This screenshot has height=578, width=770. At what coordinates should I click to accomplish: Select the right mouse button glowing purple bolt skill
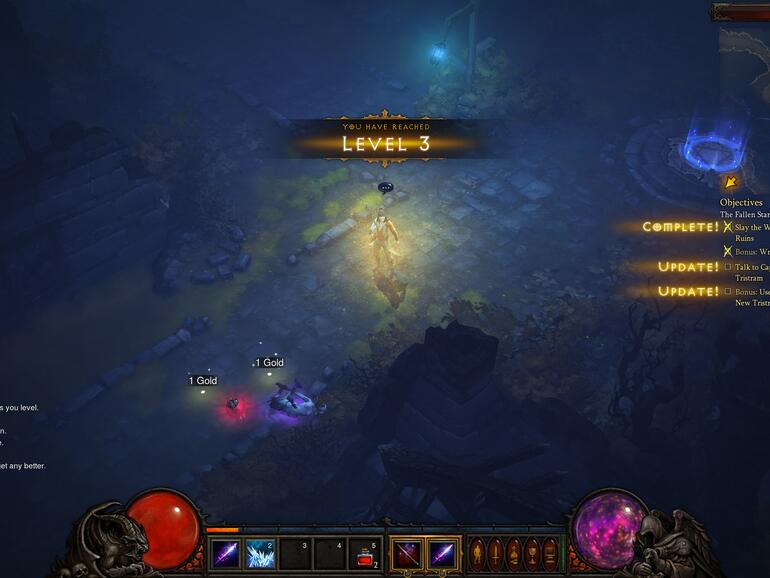click(442, 553)
